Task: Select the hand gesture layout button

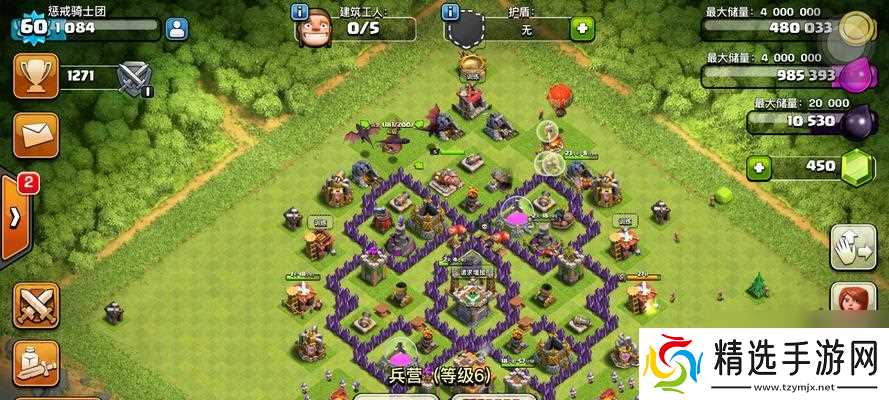Action: [850, 247]
